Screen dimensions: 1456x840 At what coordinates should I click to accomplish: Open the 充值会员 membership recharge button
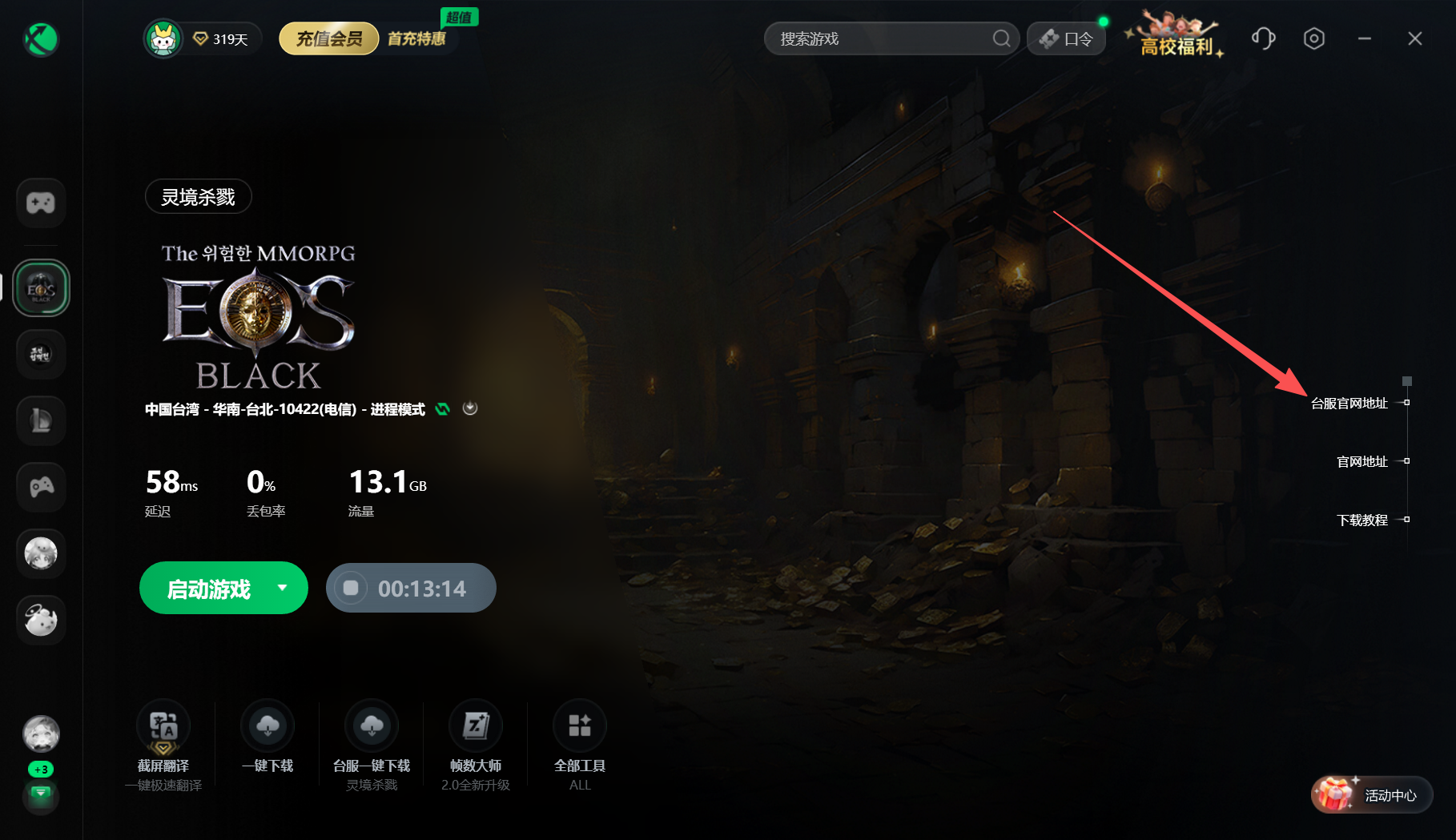point(328,38)
